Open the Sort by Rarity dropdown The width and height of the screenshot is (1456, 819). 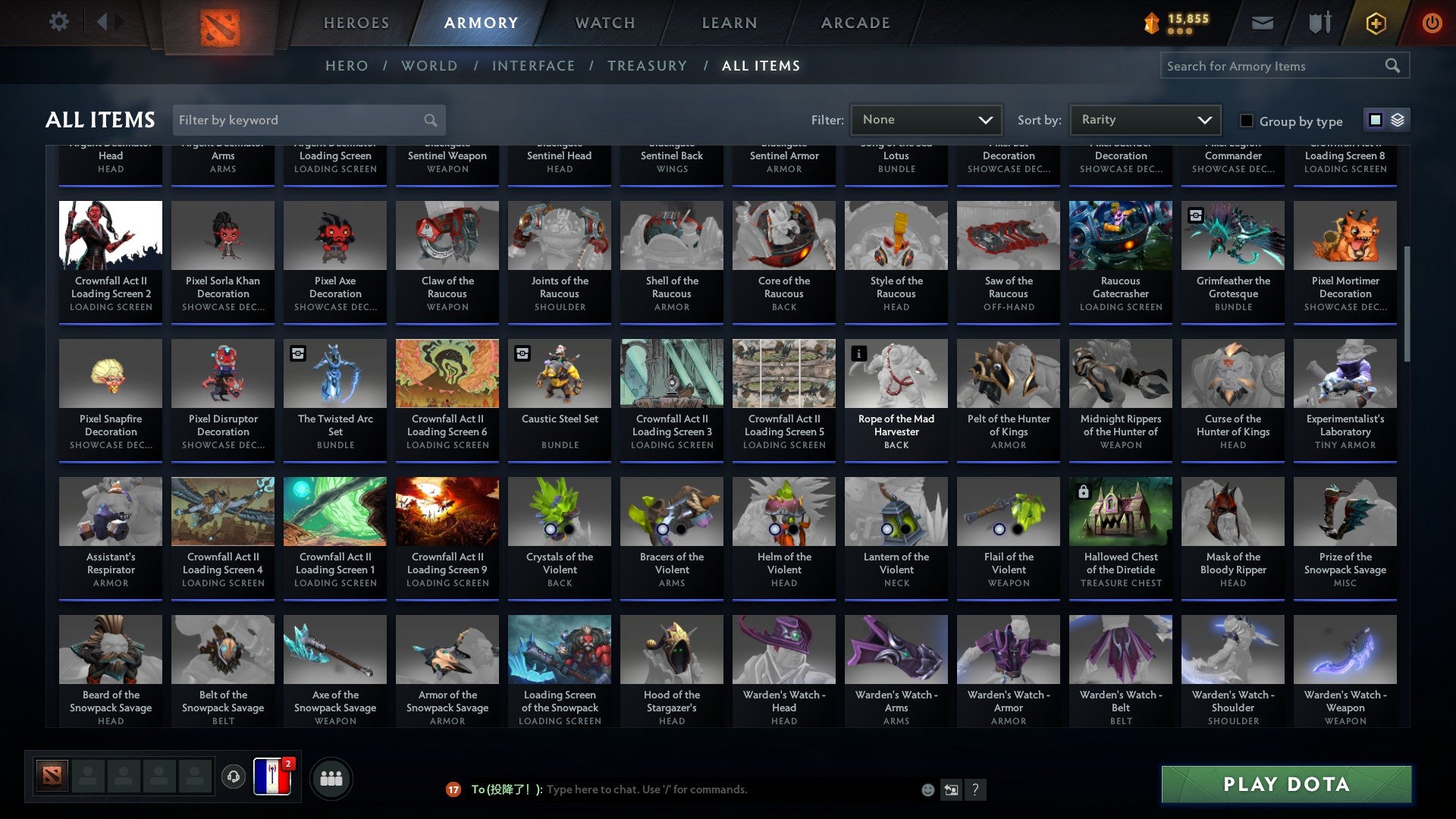[x=1144, y=119]
